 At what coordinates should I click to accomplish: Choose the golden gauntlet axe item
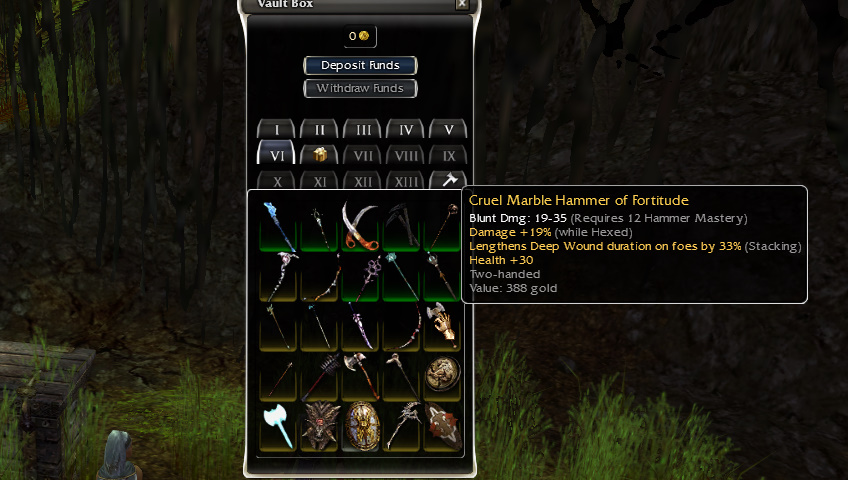coord(442,326)
